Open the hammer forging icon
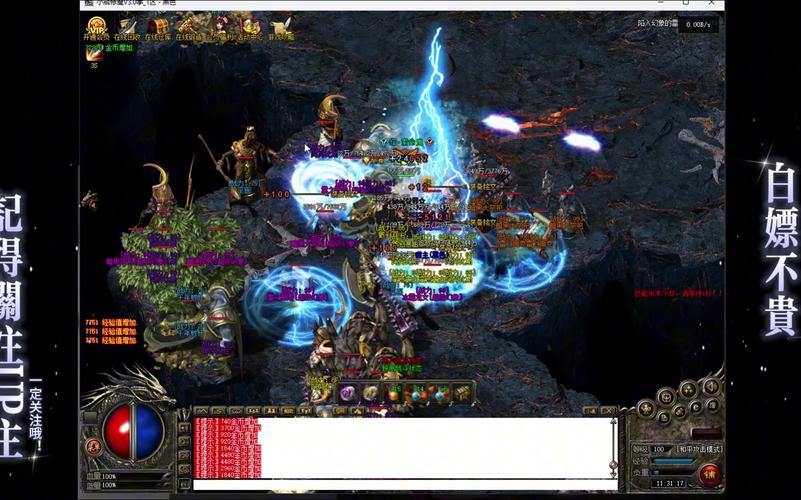 point(190,27)
